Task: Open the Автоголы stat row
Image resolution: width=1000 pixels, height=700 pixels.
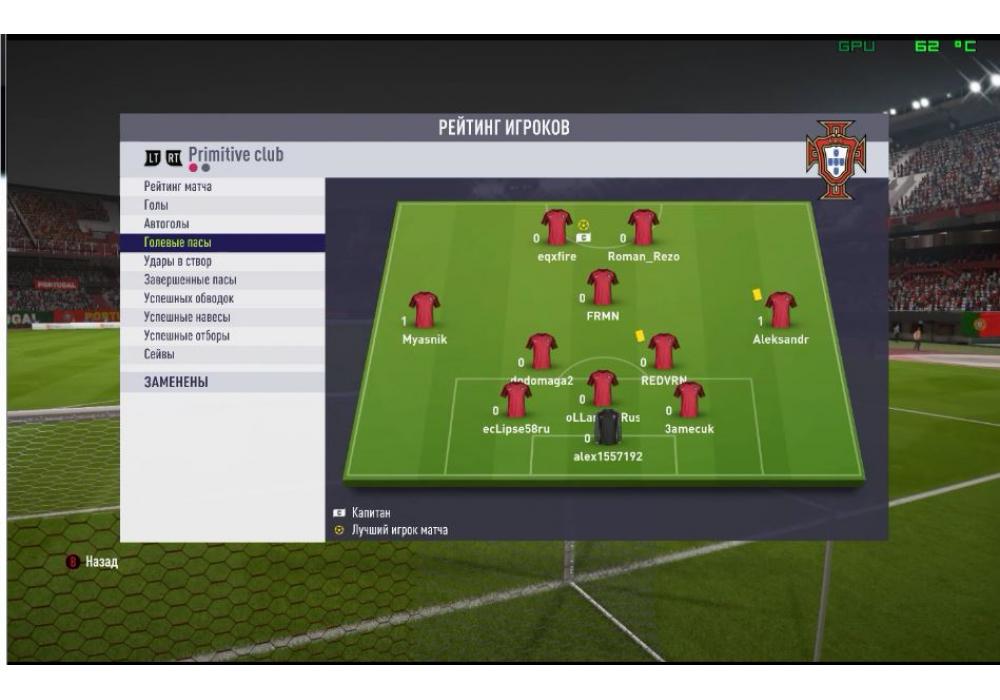Action: [x=167, y=224]
